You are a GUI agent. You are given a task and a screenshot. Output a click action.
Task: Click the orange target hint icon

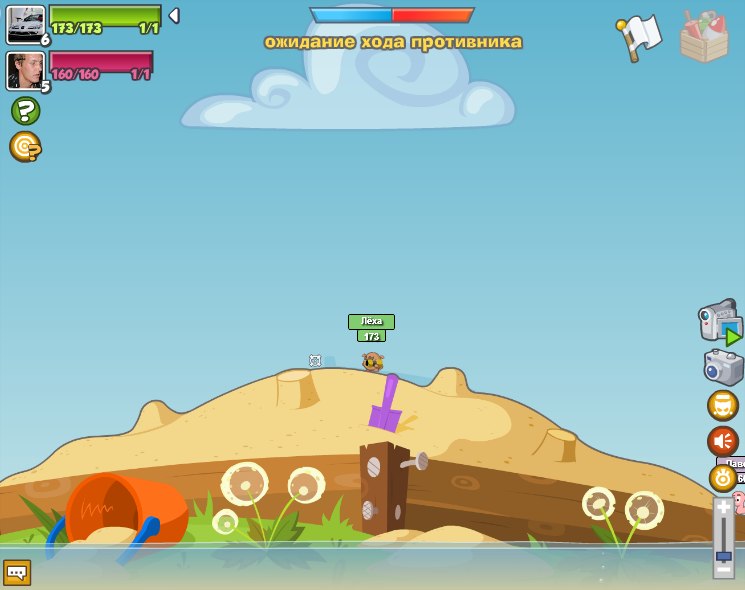24,146
